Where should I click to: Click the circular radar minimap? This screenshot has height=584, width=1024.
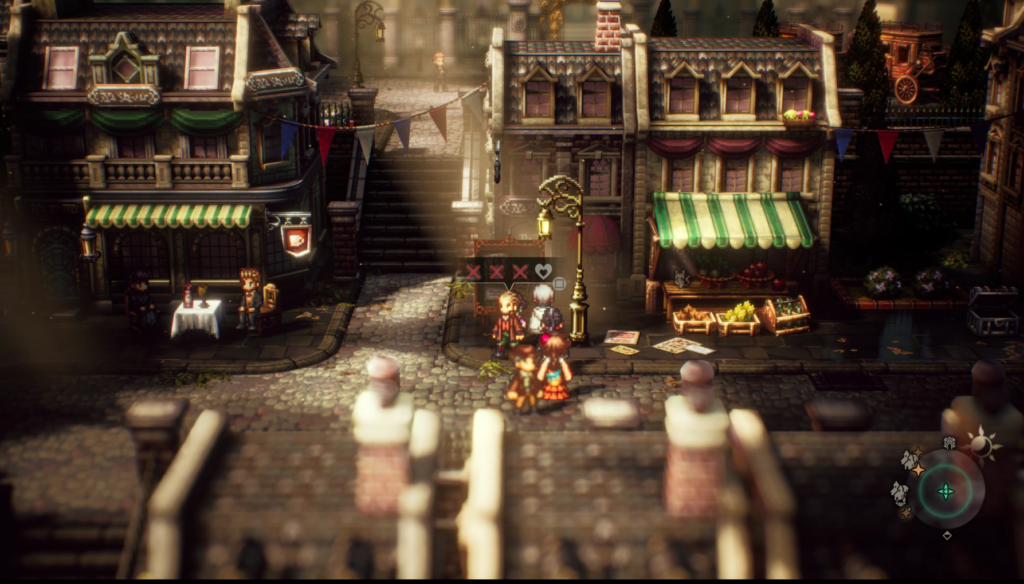pos(945,490)
